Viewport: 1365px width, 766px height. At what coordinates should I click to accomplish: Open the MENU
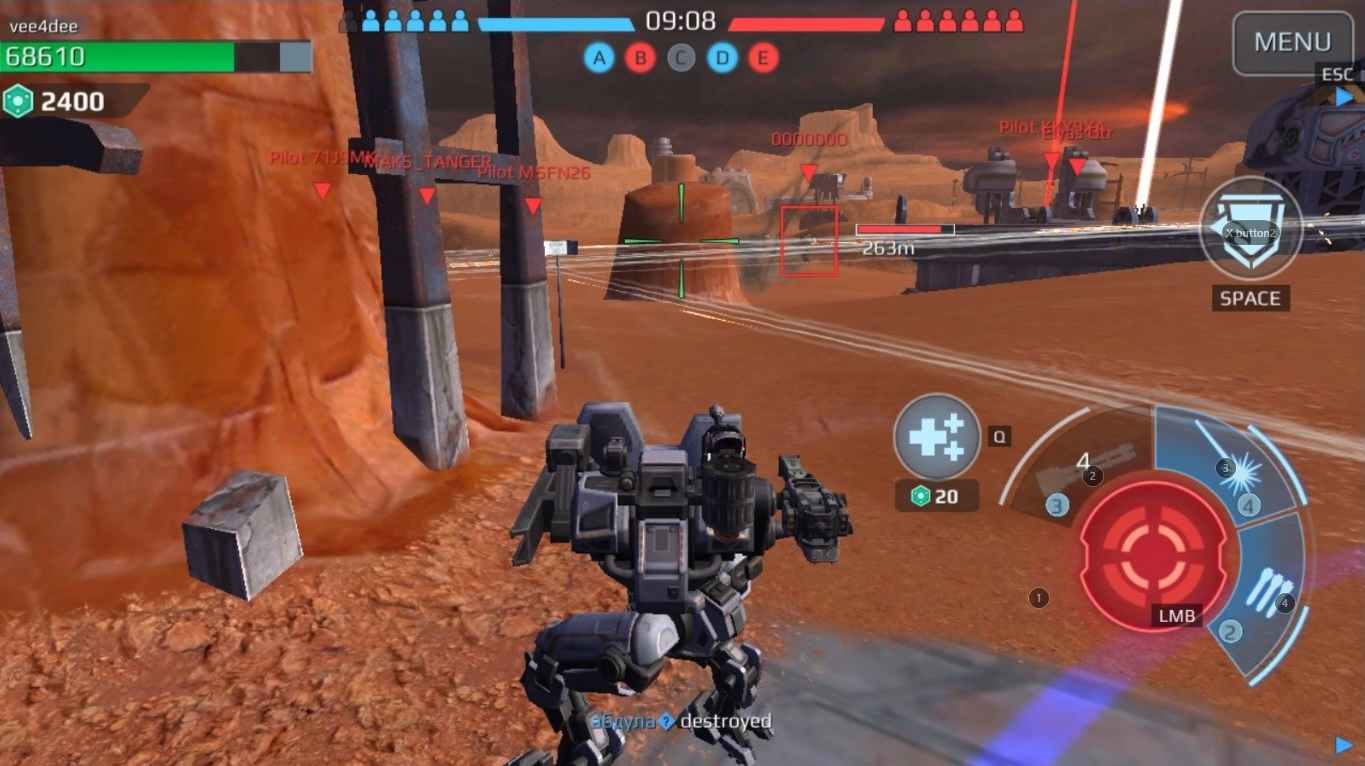(x=1292, y=42)
